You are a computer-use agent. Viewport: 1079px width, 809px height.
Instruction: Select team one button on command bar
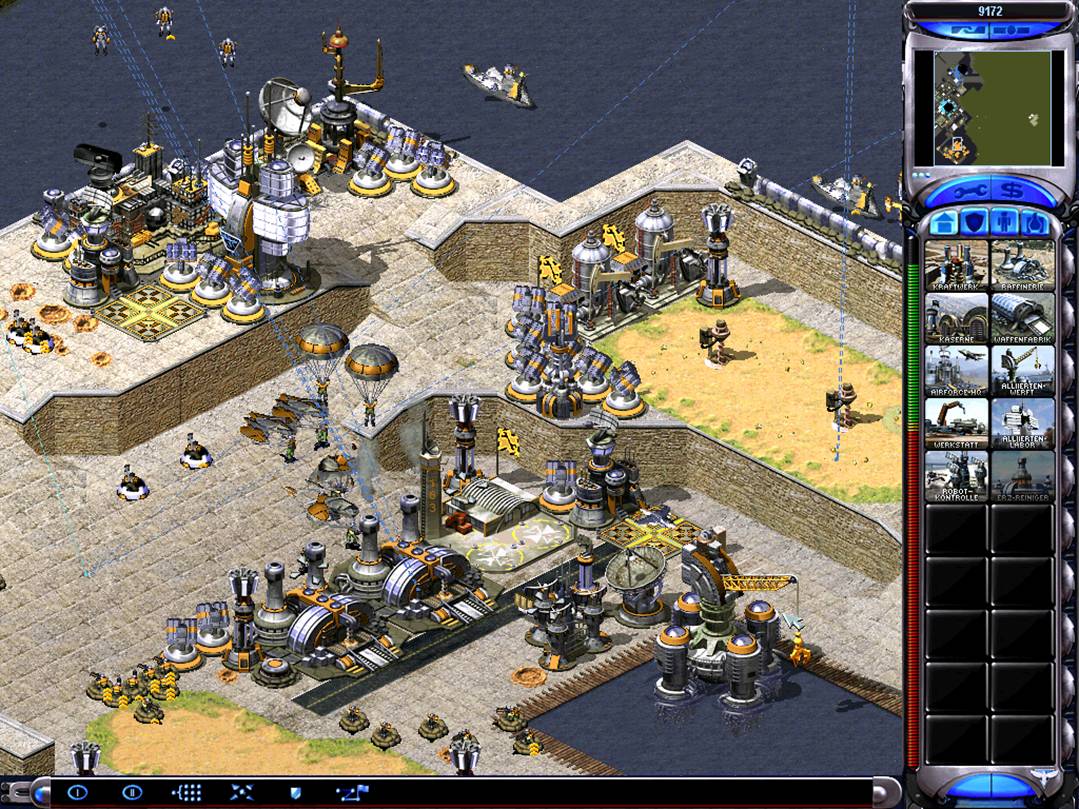click(78, 792)
